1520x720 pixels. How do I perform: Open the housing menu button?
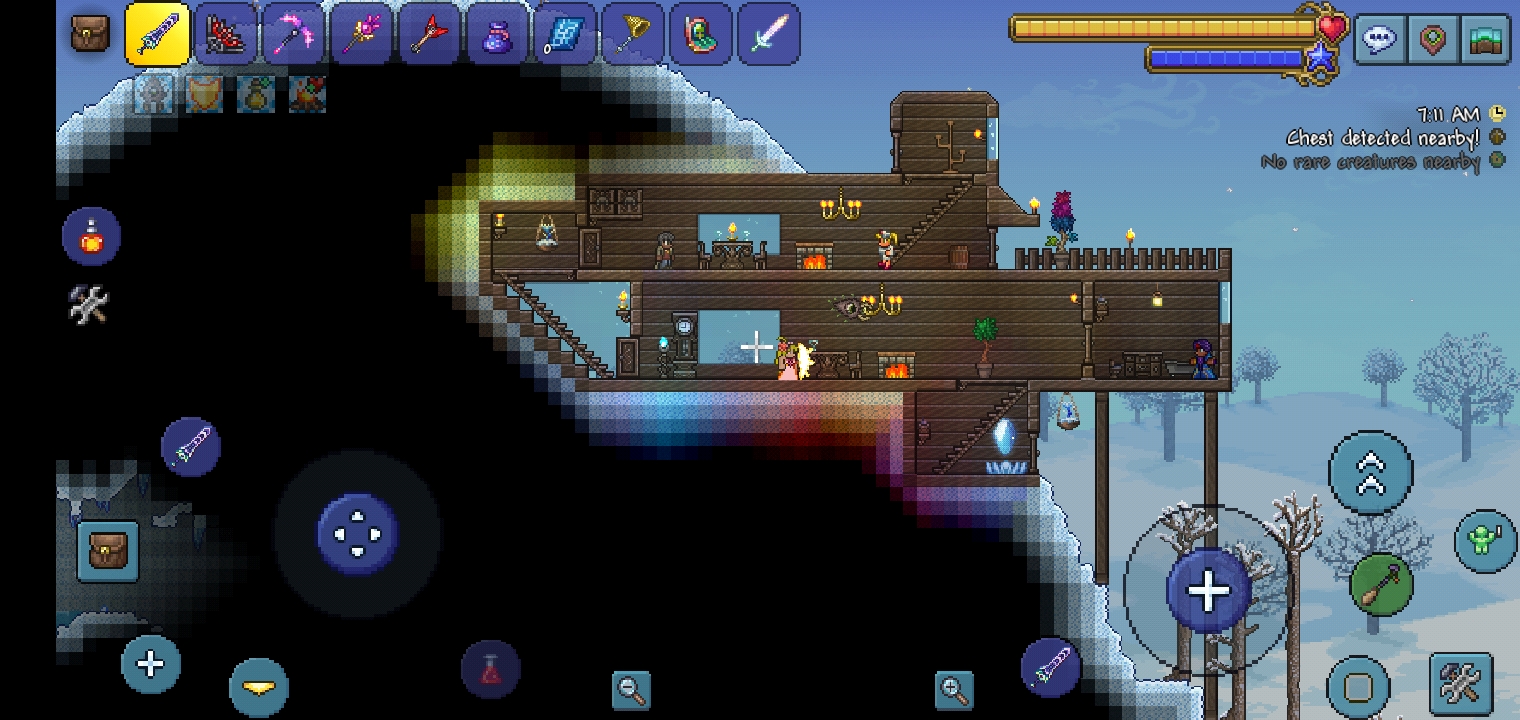pyautogui.click(x=1485, y=40)
